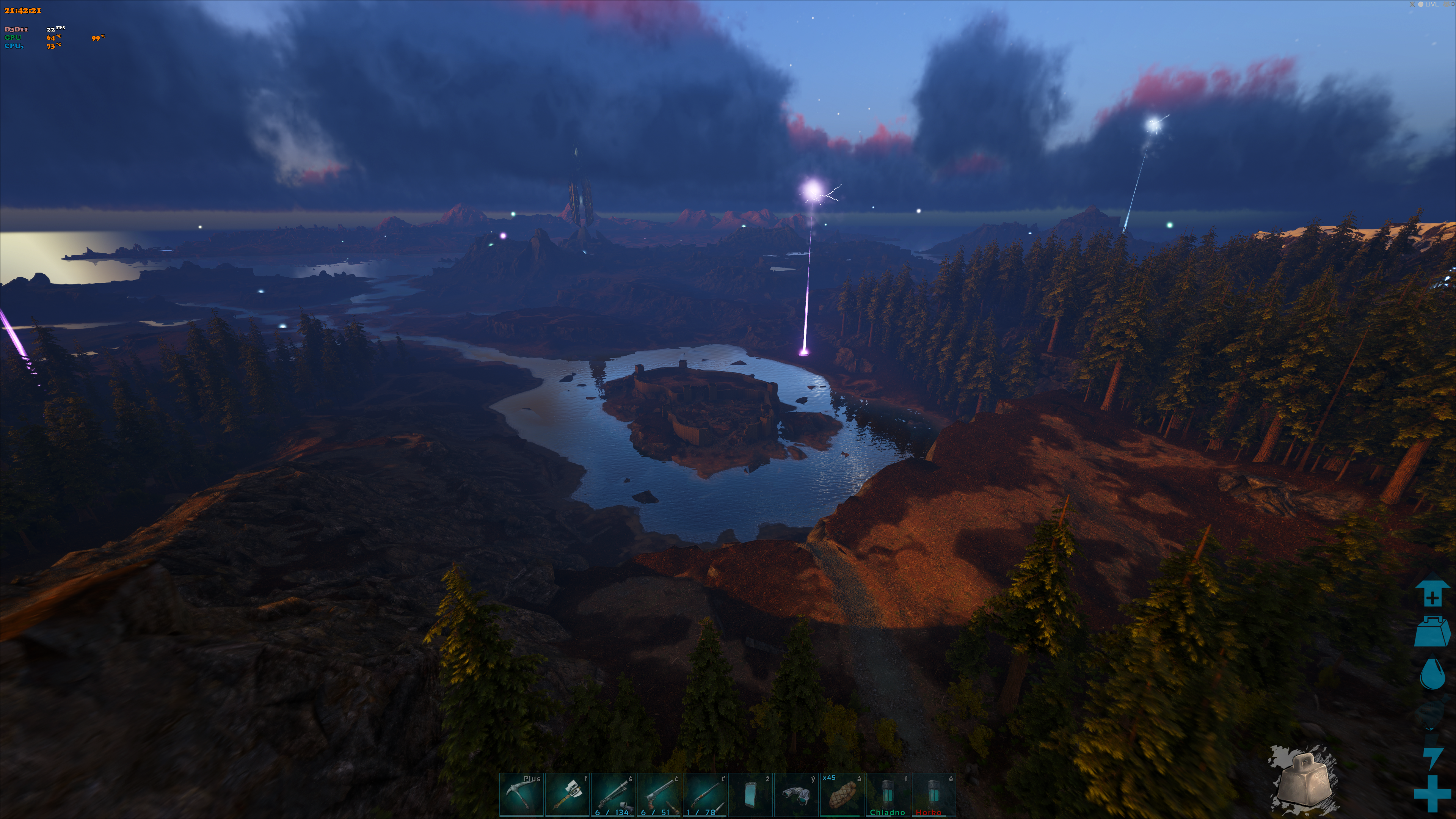
Task: Select the glass tablet item slot
Action: point(750,795)
